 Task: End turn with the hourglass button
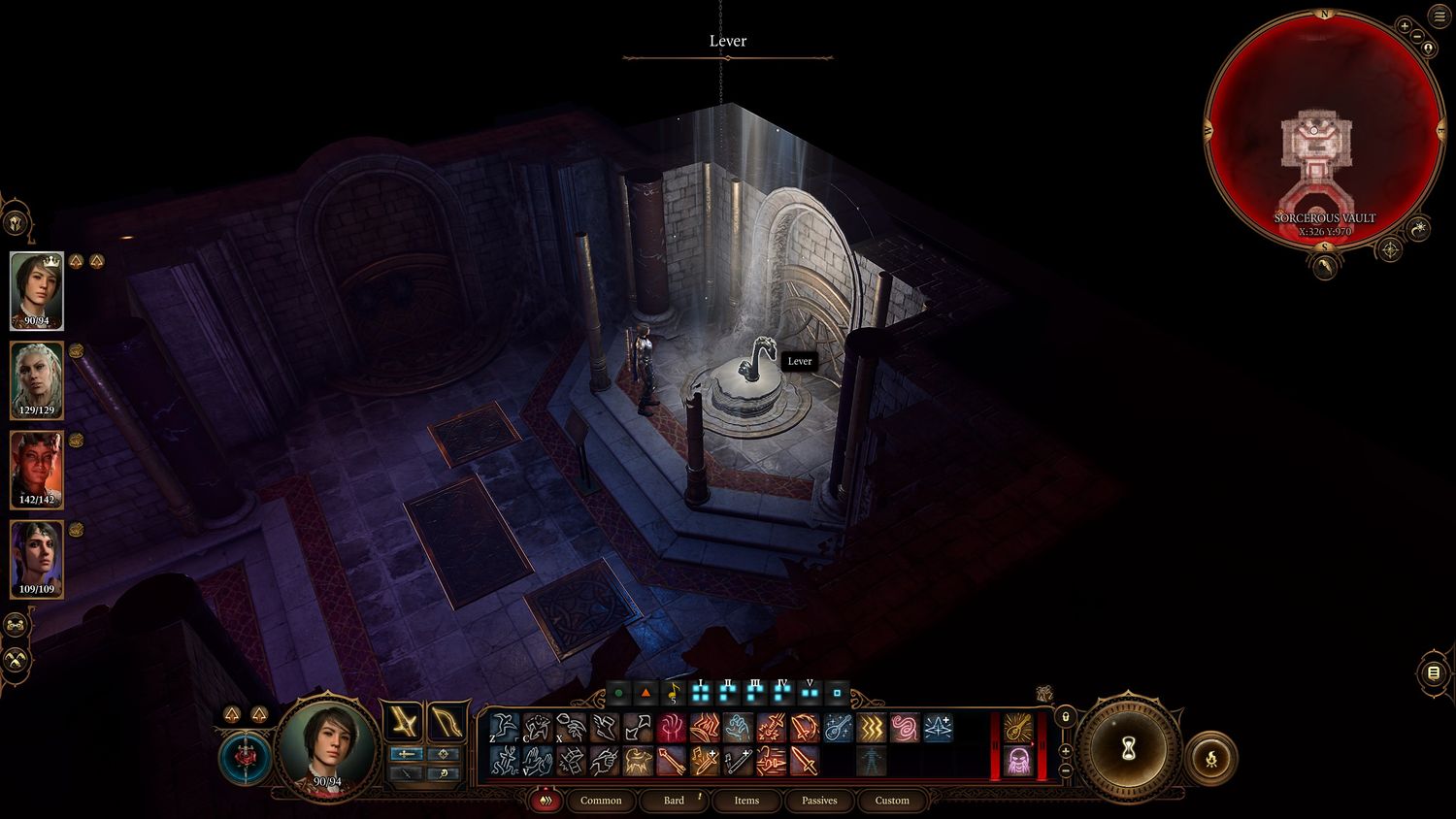point(1129,749)
